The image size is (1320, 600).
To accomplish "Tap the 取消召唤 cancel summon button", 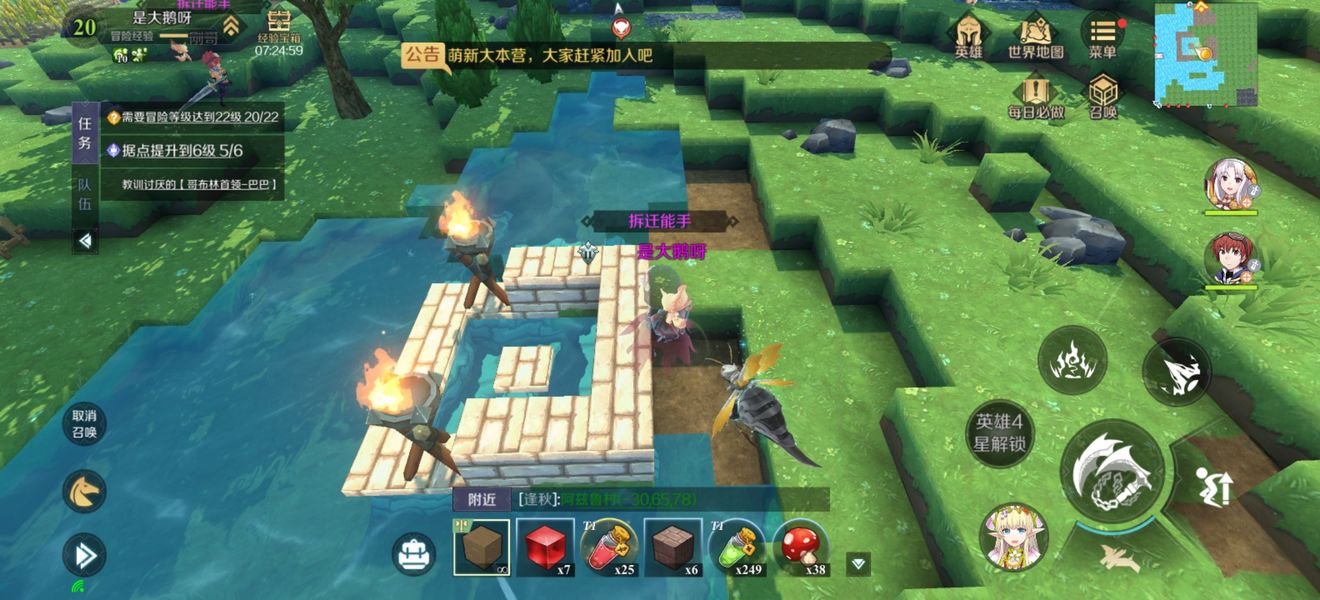I will coord(84,424).
